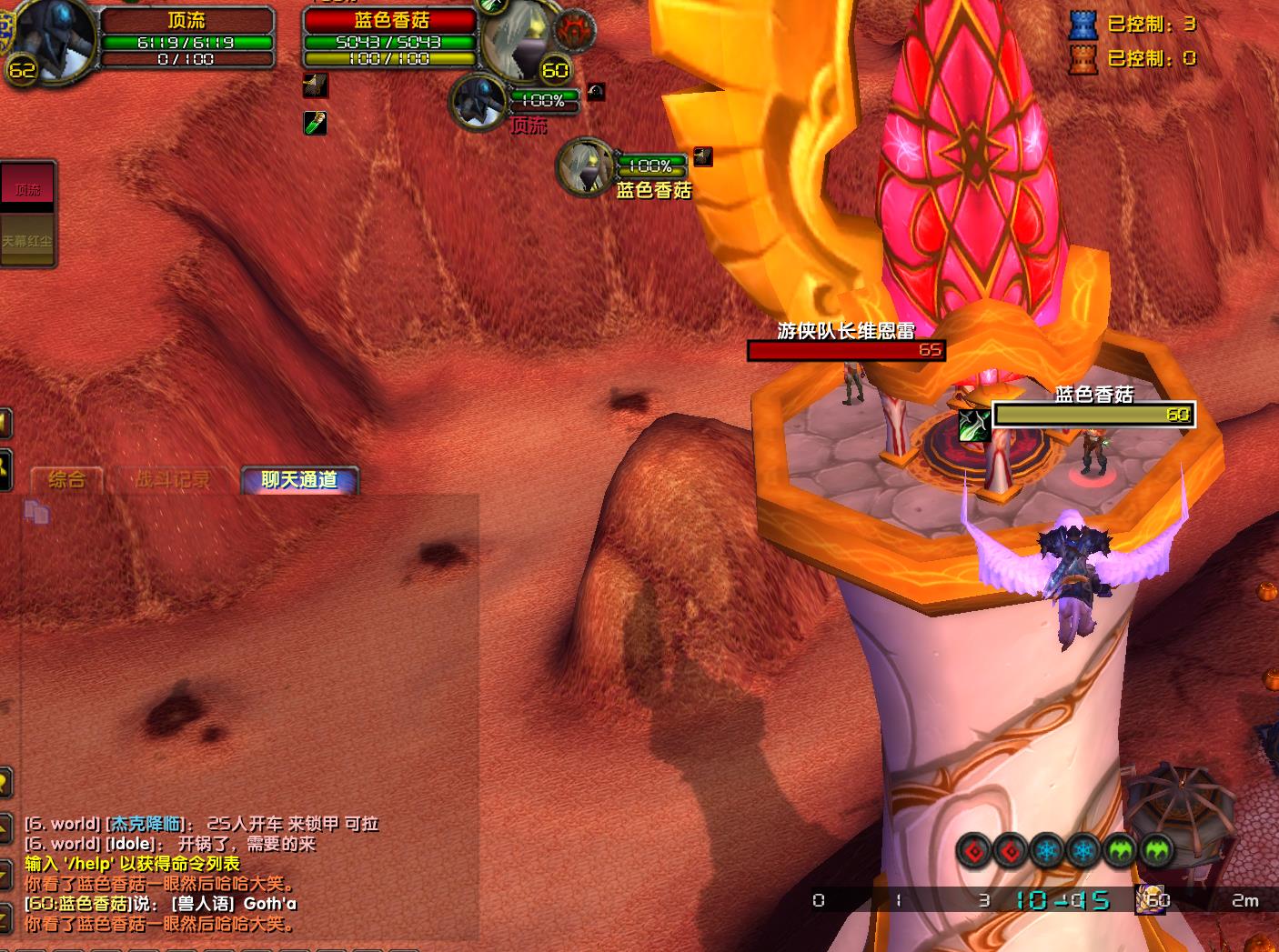Viewport: 1279px width, 952px height.
Task: Click the chat copy icon below the tabs
Action: 36,512
